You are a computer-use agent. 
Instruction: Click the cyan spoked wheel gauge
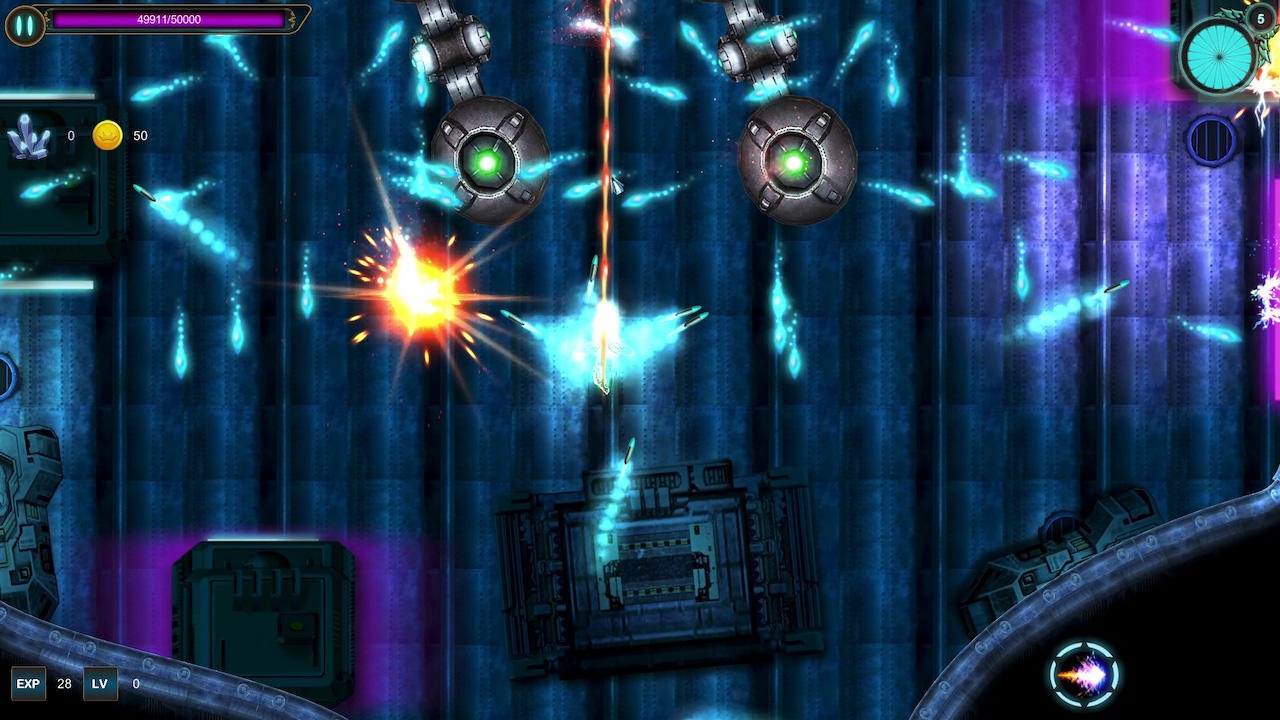[1218, 56]
